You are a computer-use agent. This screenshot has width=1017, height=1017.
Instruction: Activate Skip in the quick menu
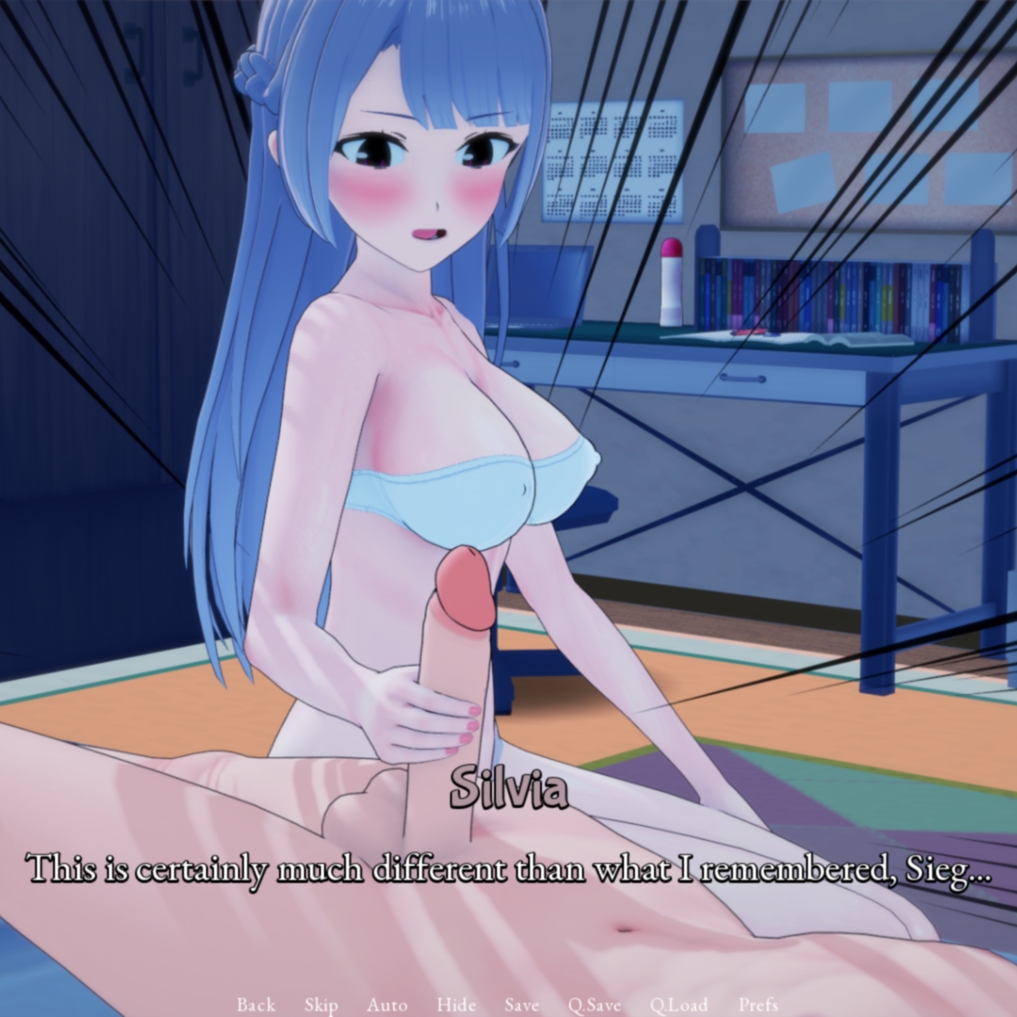click(x=321, y=1004)
